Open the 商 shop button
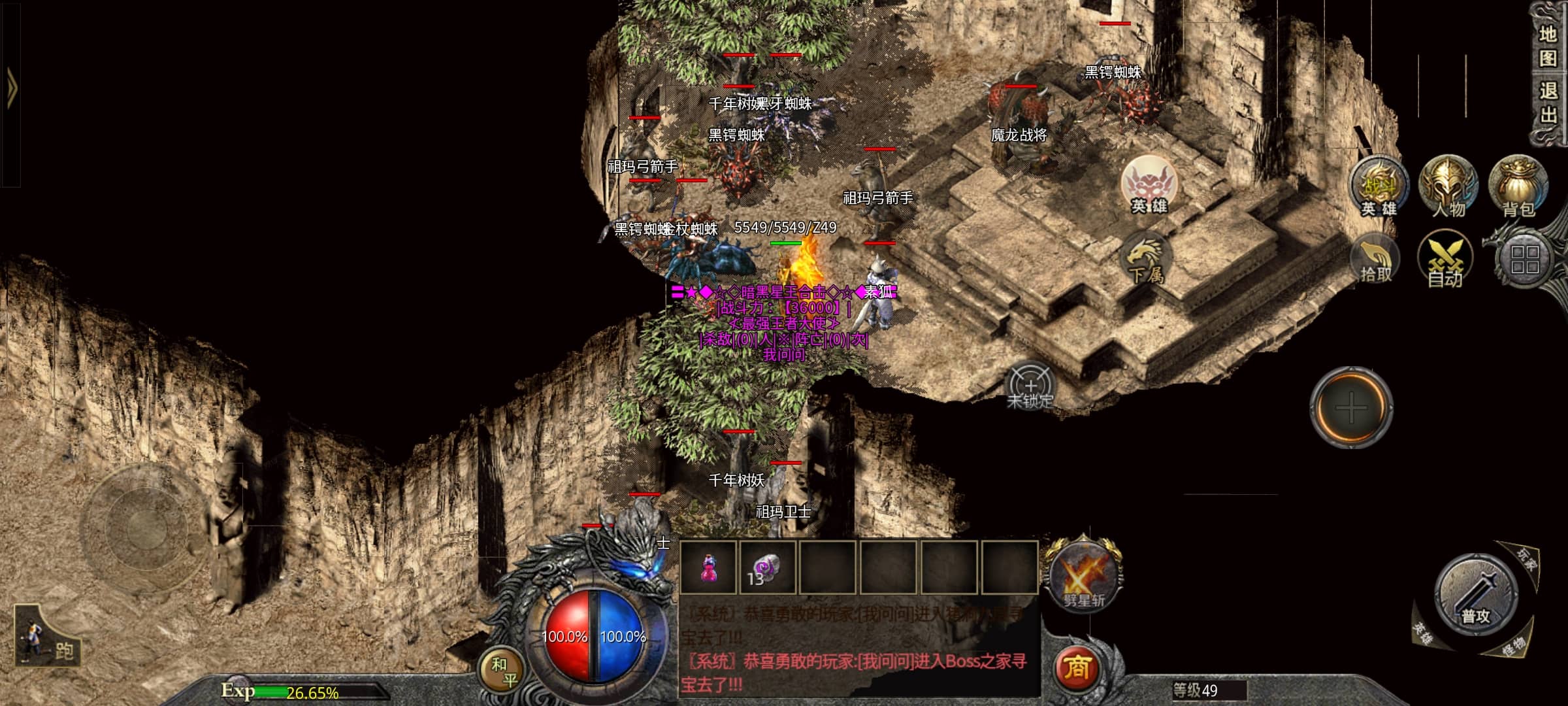Image resolution: width=1568 pixels, height=706 pixels. click(1076, 667)
